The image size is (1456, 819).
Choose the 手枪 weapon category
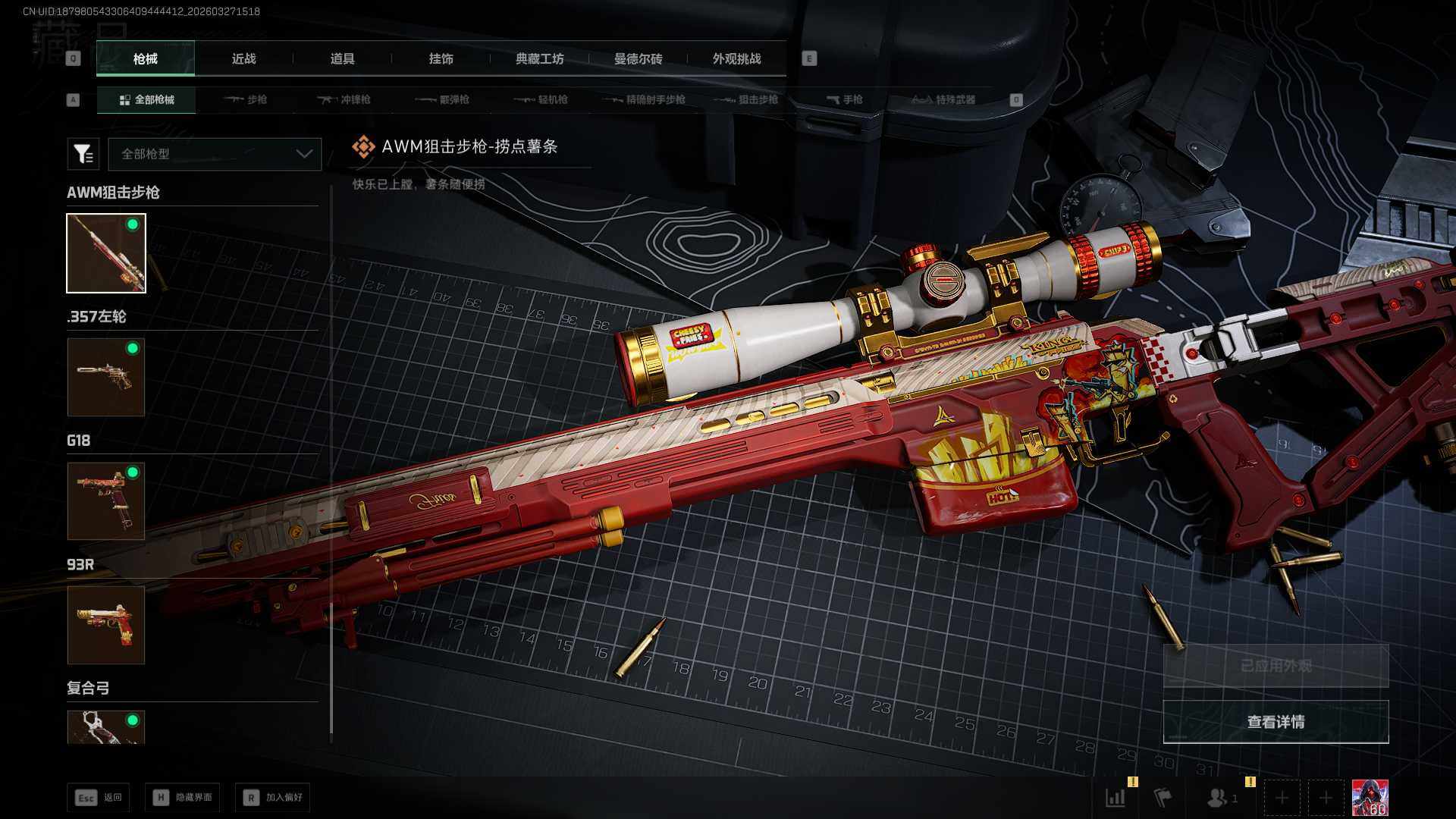[x=844, y=99]
